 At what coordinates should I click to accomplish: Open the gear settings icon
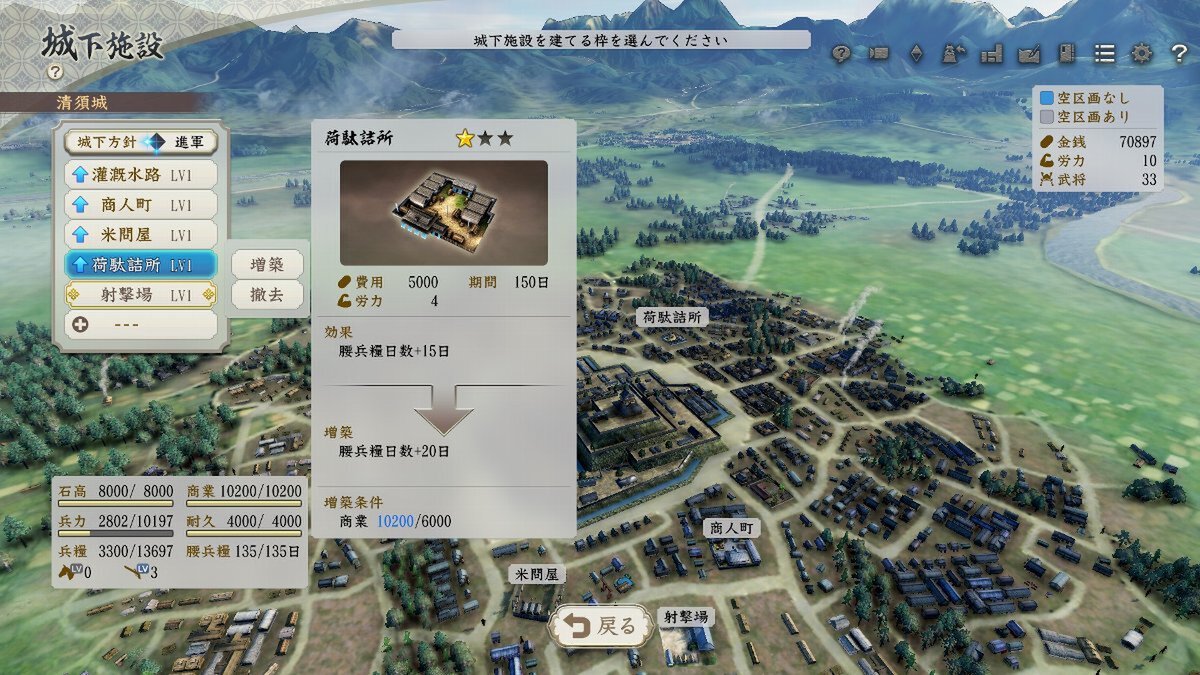coord(1141,54)
